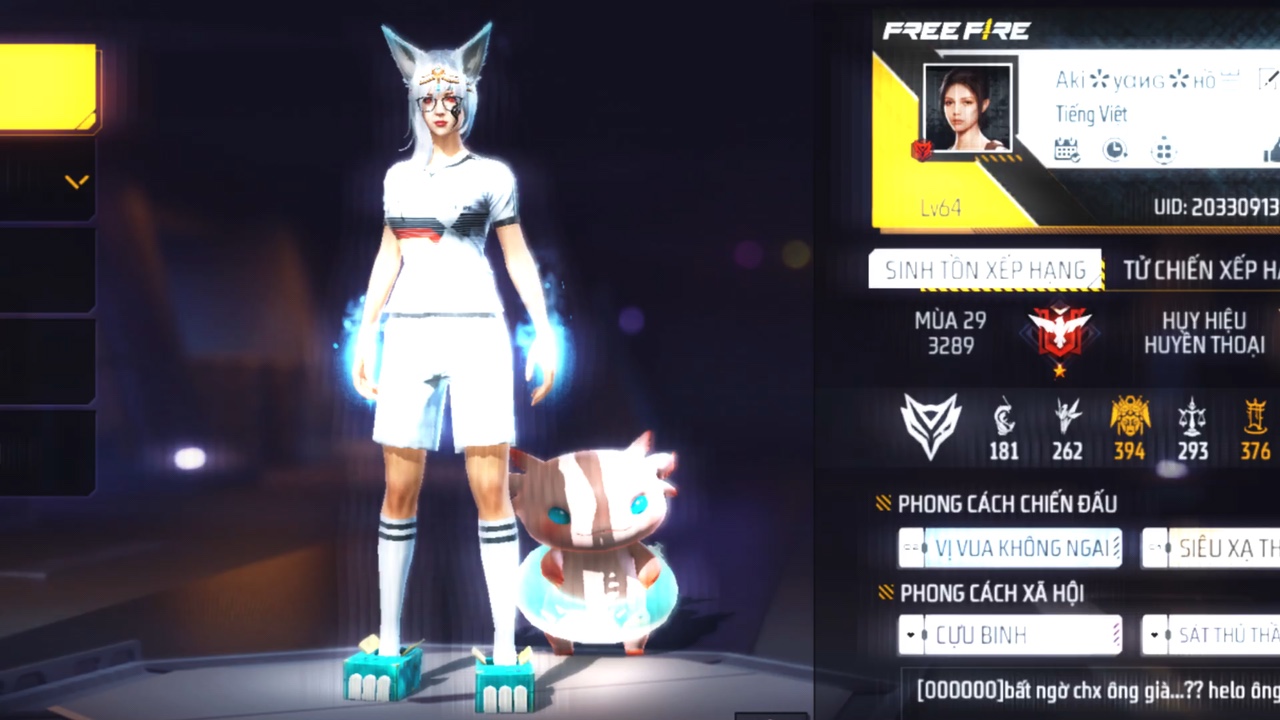The image size is (1280, 720).
Task: Give a like with the thumbs-up icon
Action: pos(1271,152)
